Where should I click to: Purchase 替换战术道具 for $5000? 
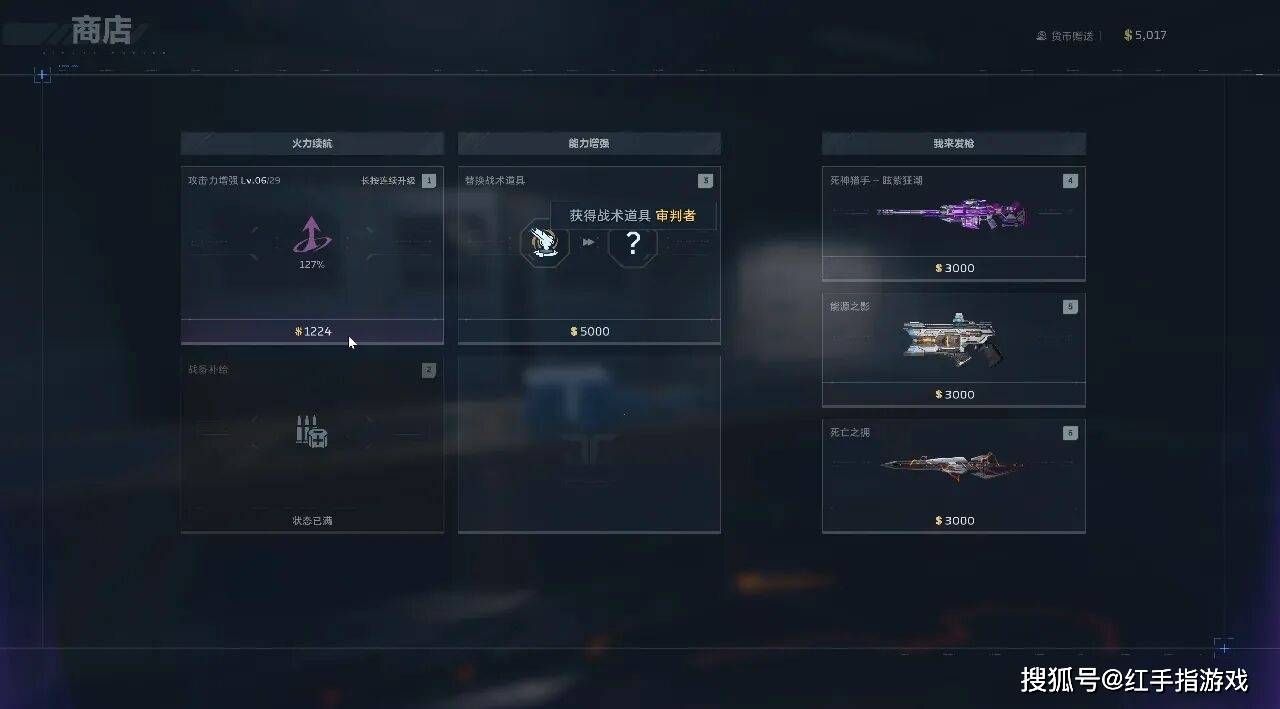[x=589, y=331]
